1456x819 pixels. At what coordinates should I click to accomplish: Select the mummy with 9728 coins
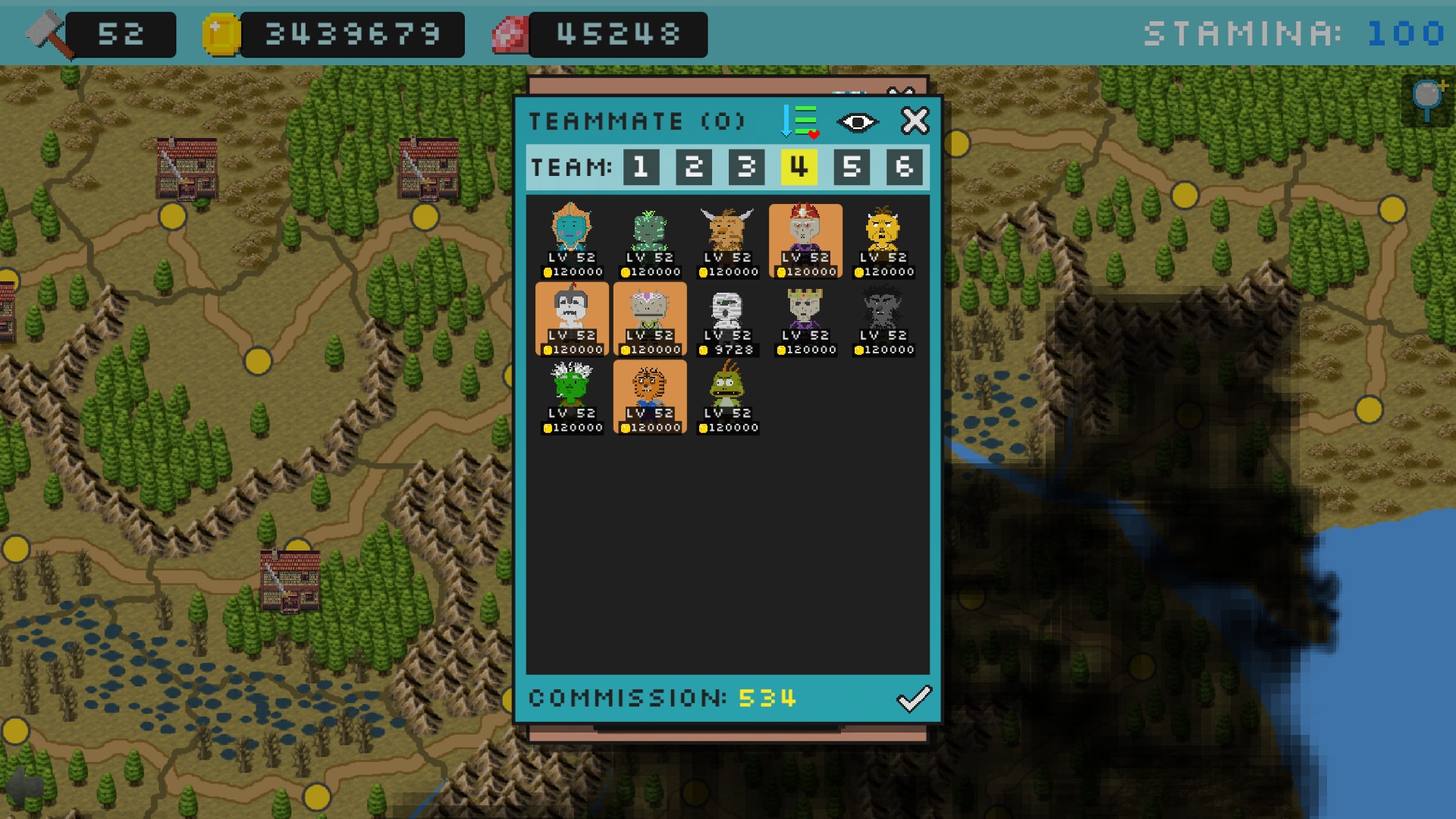pyautogui.click(x=727, y=318)
